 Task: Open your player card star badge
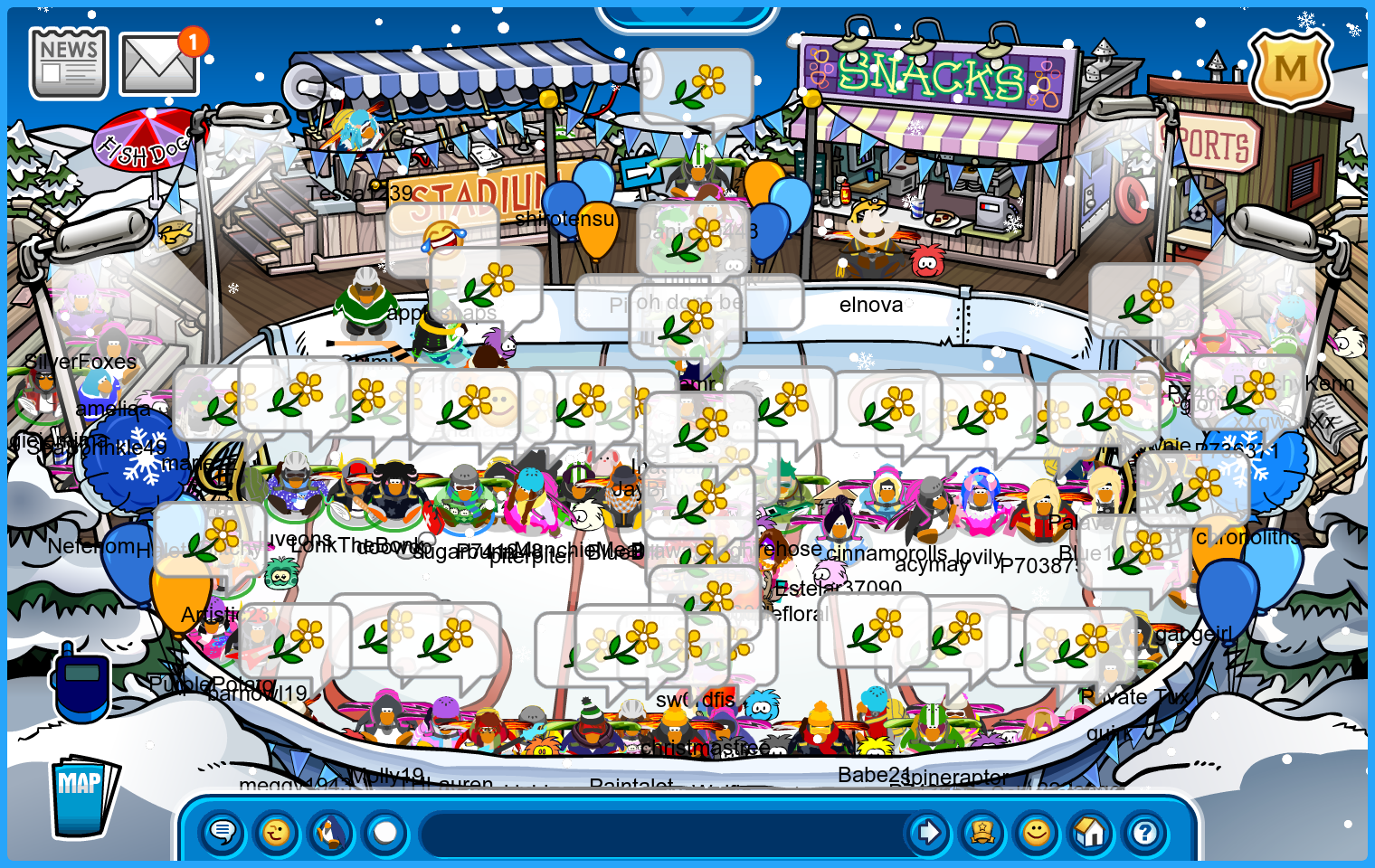pyautogui.click(x=982, y=832)
